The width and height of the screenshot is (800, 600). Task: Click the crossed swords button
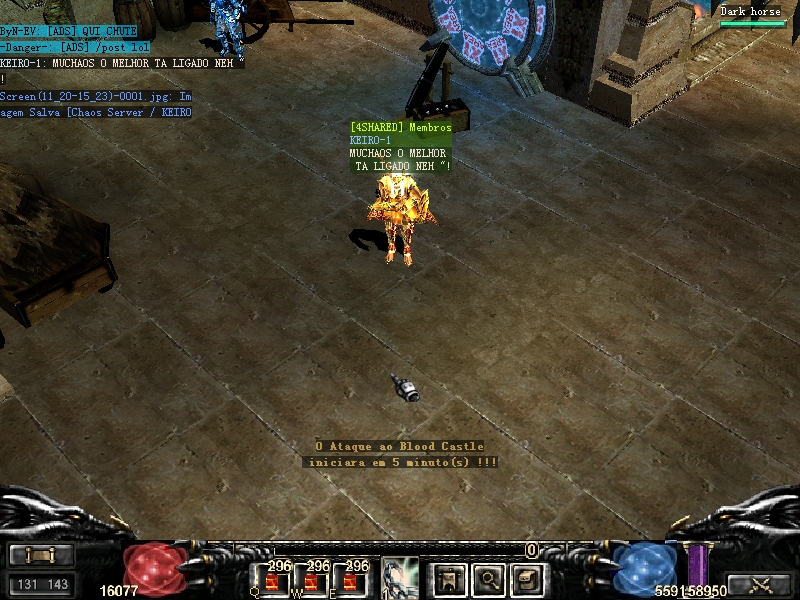[761, 584]
